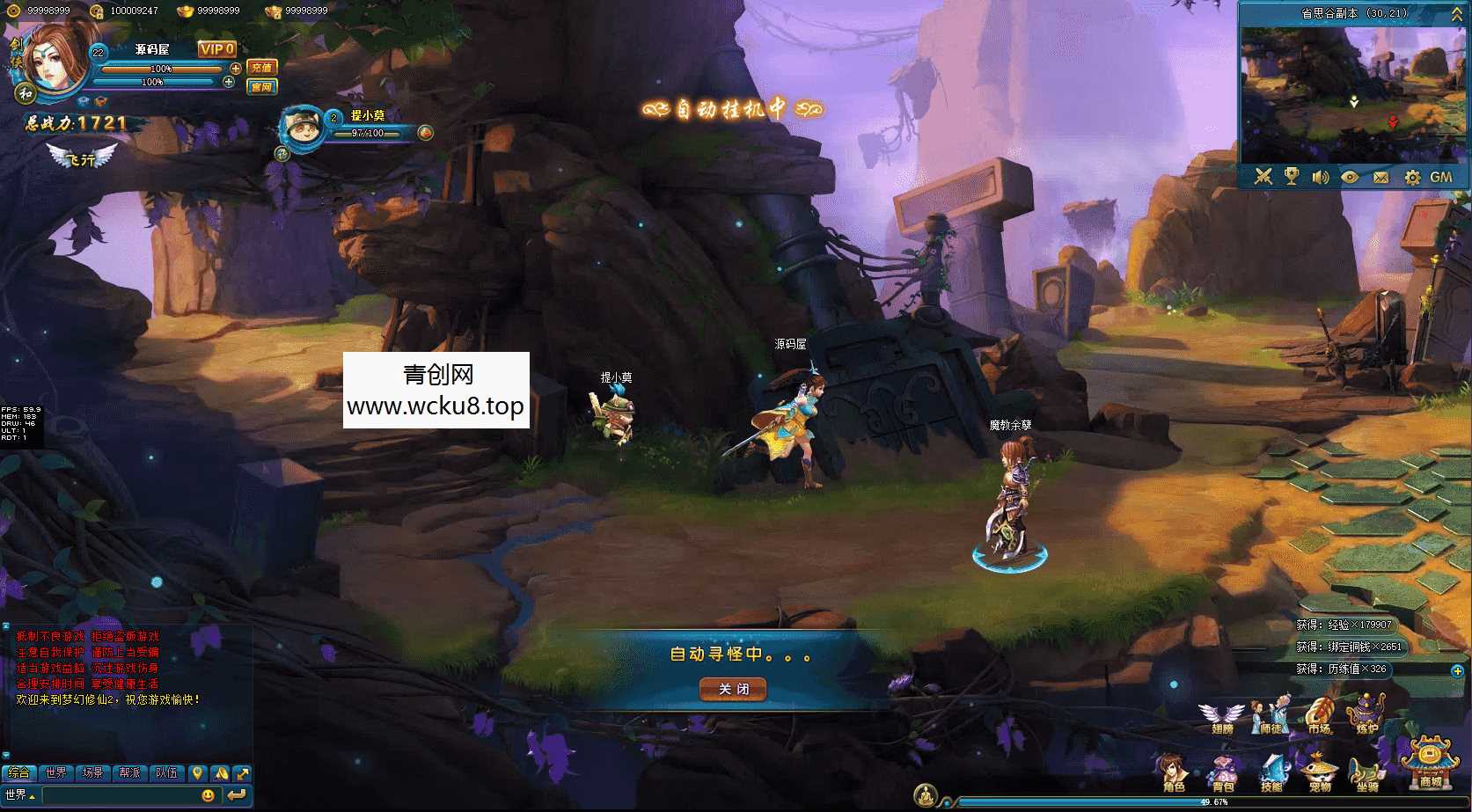This screenshot has height=812, width=1472.
Task: Open the emoji picker in the chat bar
Action: tap(208, 794)
